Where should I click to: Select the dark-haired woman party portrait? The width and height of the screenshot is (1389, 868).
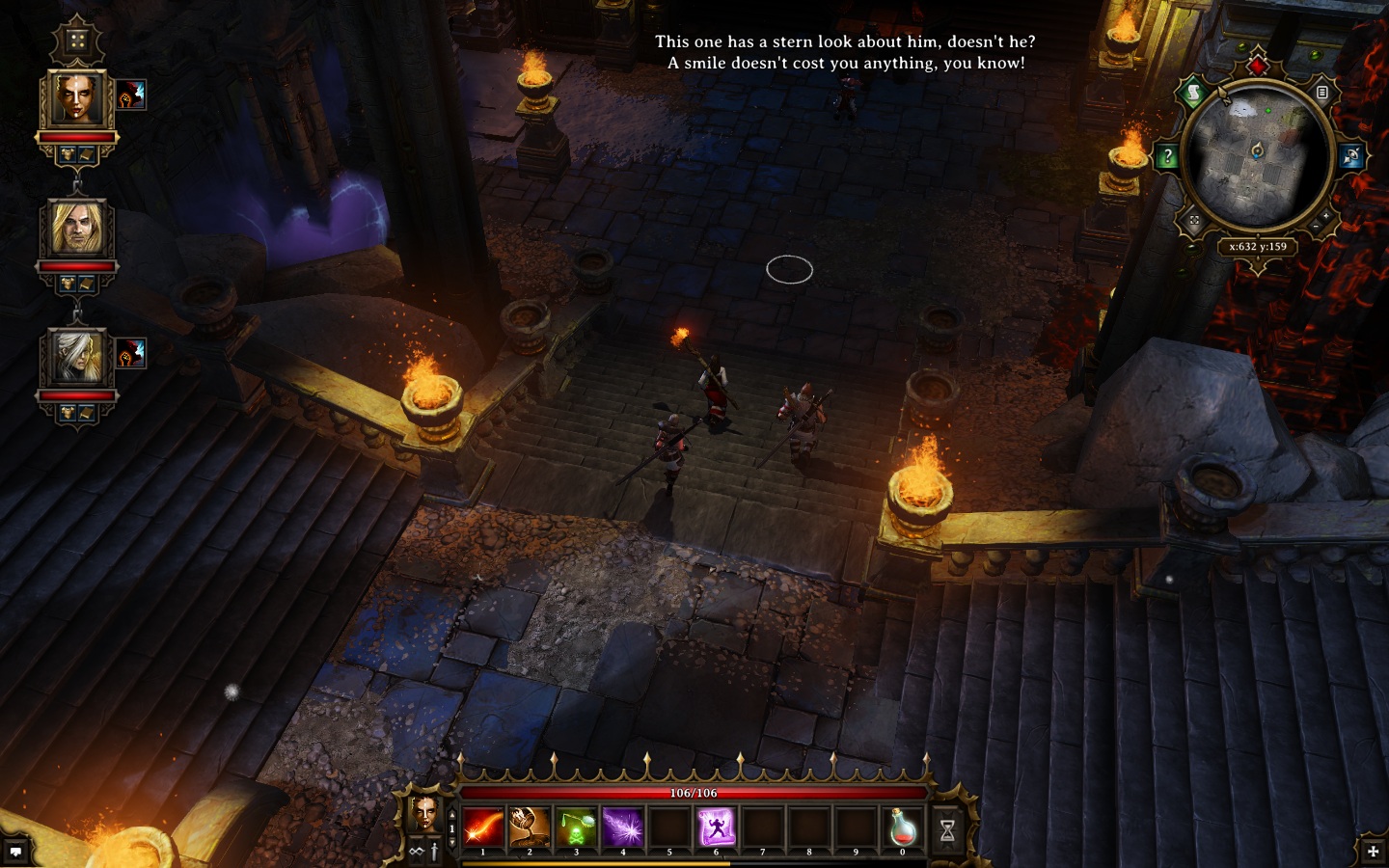click(77, 99)
